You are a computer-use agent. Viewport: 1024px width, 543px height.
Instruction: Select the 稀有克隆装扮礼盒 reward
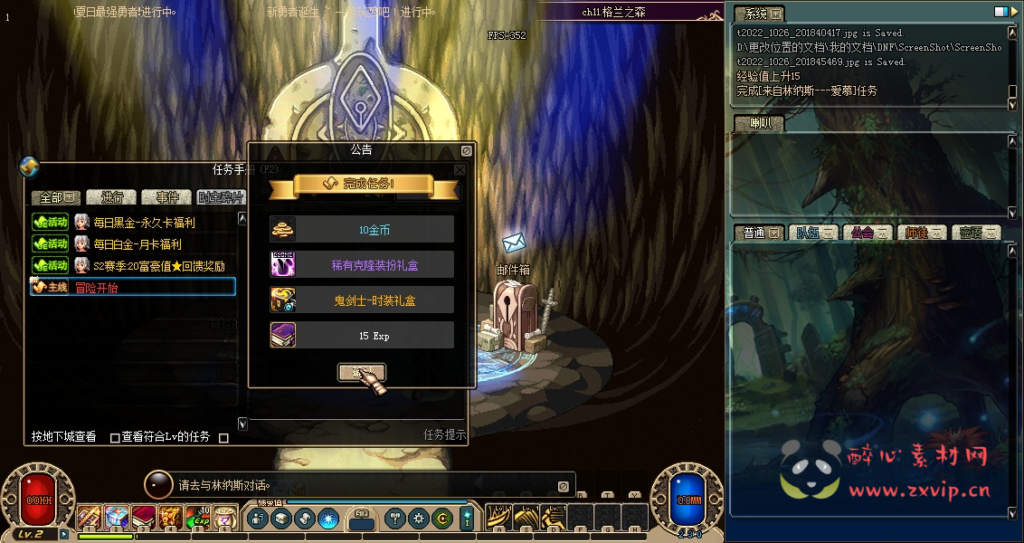pos(361,265)
